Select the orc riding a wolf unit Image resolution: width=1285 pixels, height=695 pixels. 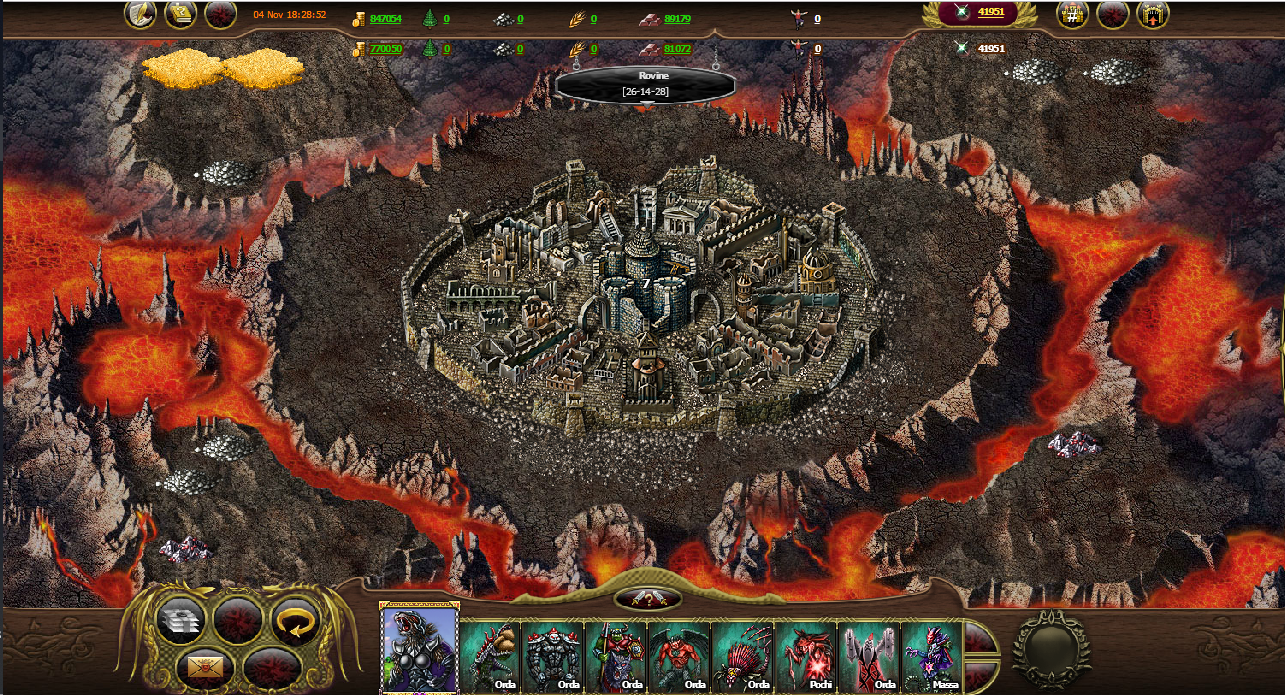(615, 656)
